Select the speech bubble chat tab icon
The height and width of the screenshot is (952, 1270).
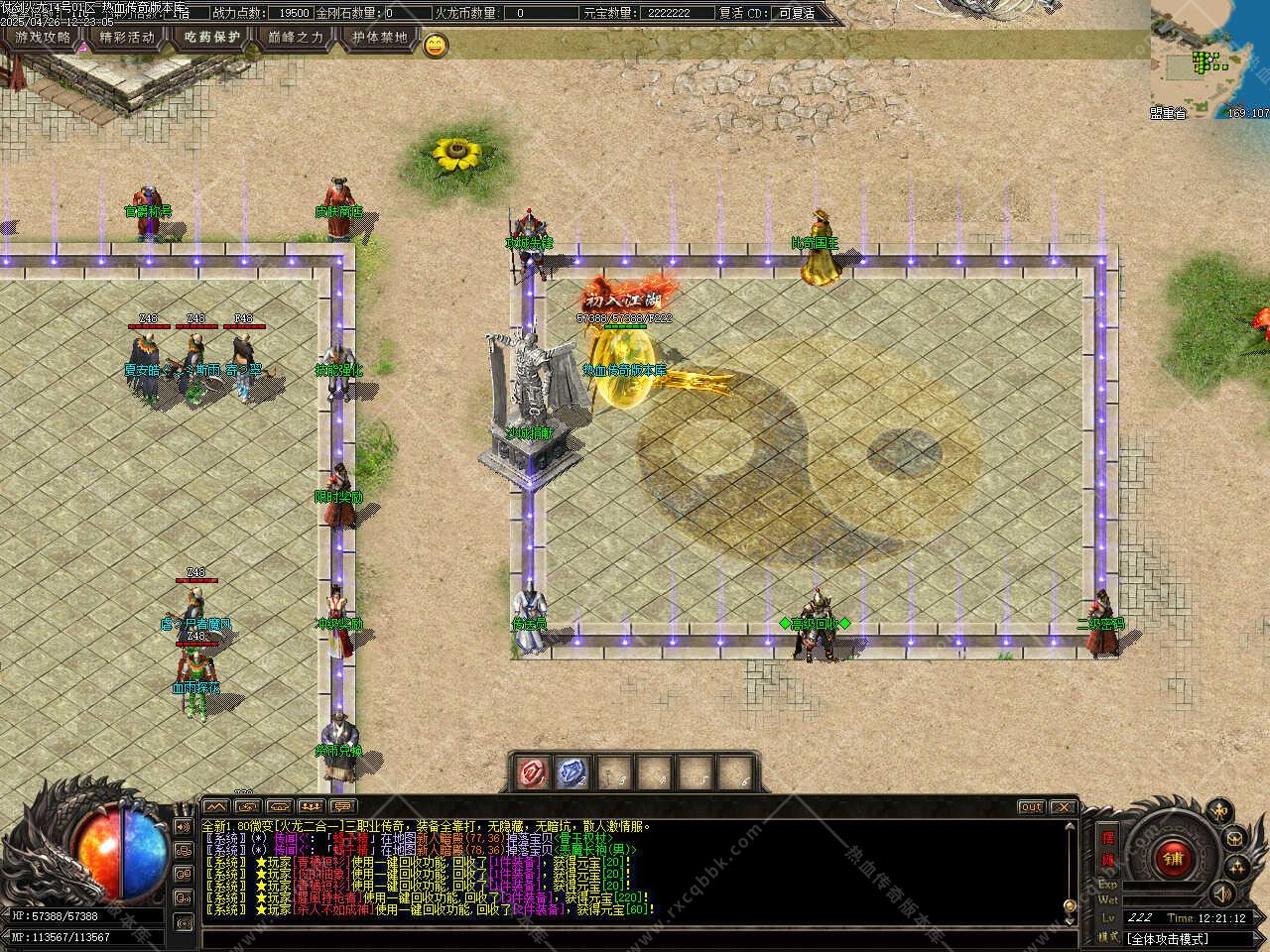click(x=342, y=806)
